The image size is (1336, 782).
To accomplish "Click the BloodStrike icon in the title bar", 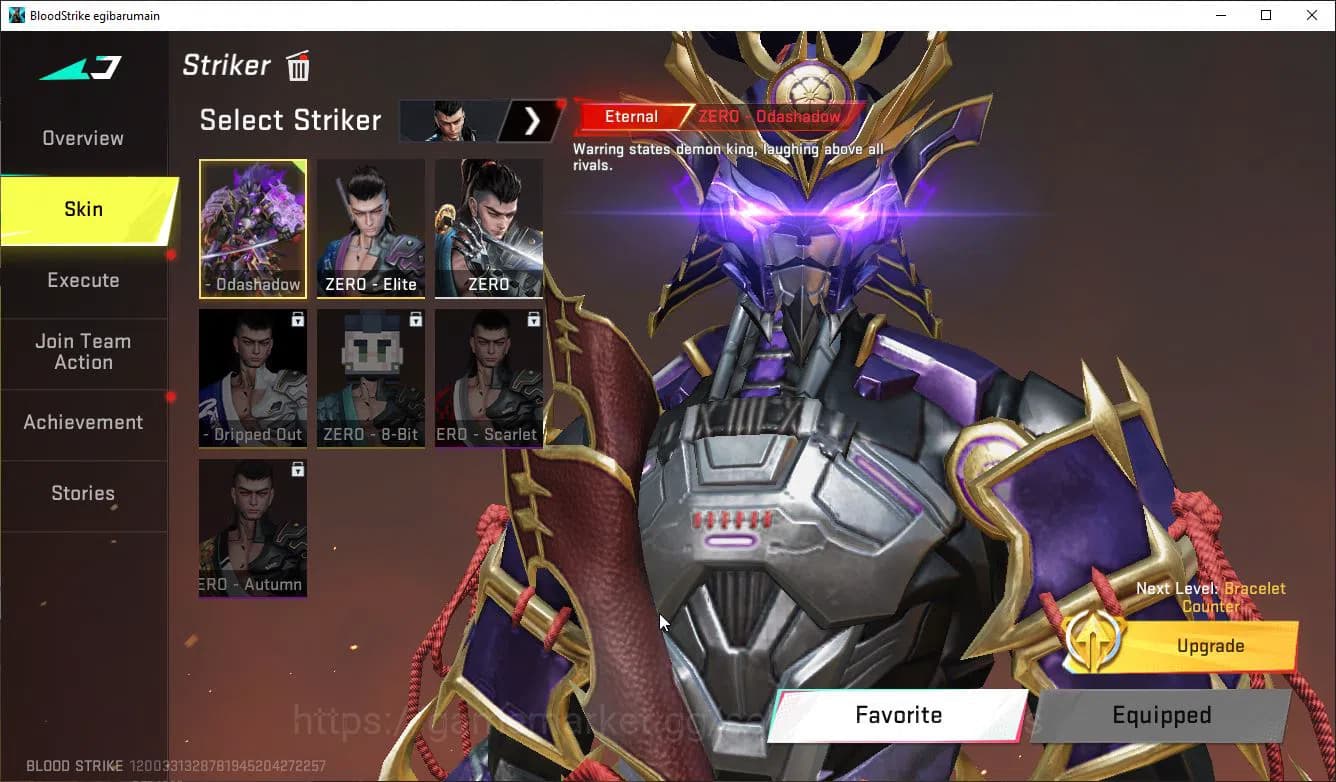I will point(14,15).
